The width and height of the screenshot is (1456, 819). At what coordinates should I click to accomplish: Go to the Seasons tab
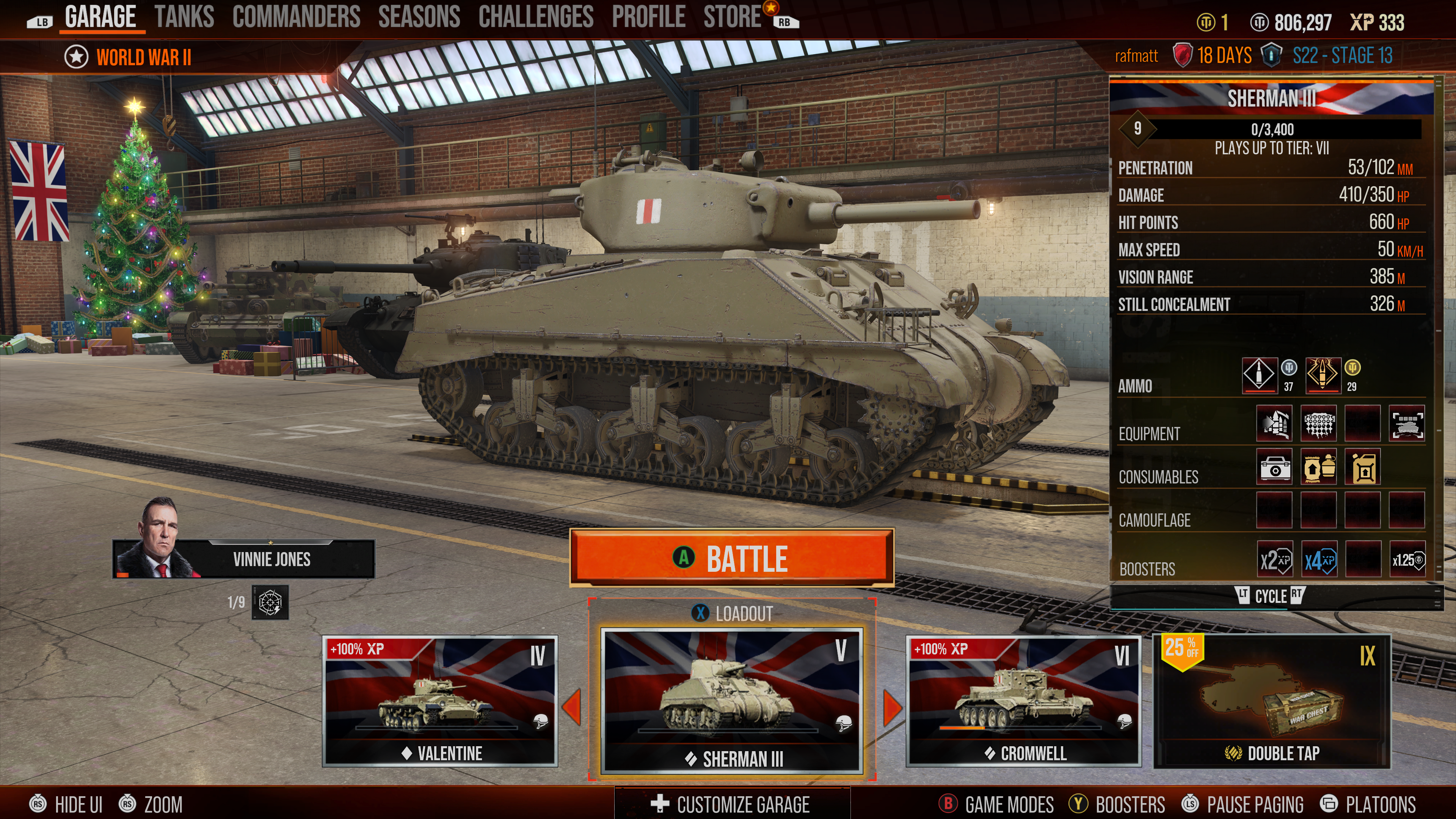coord(419,17)
